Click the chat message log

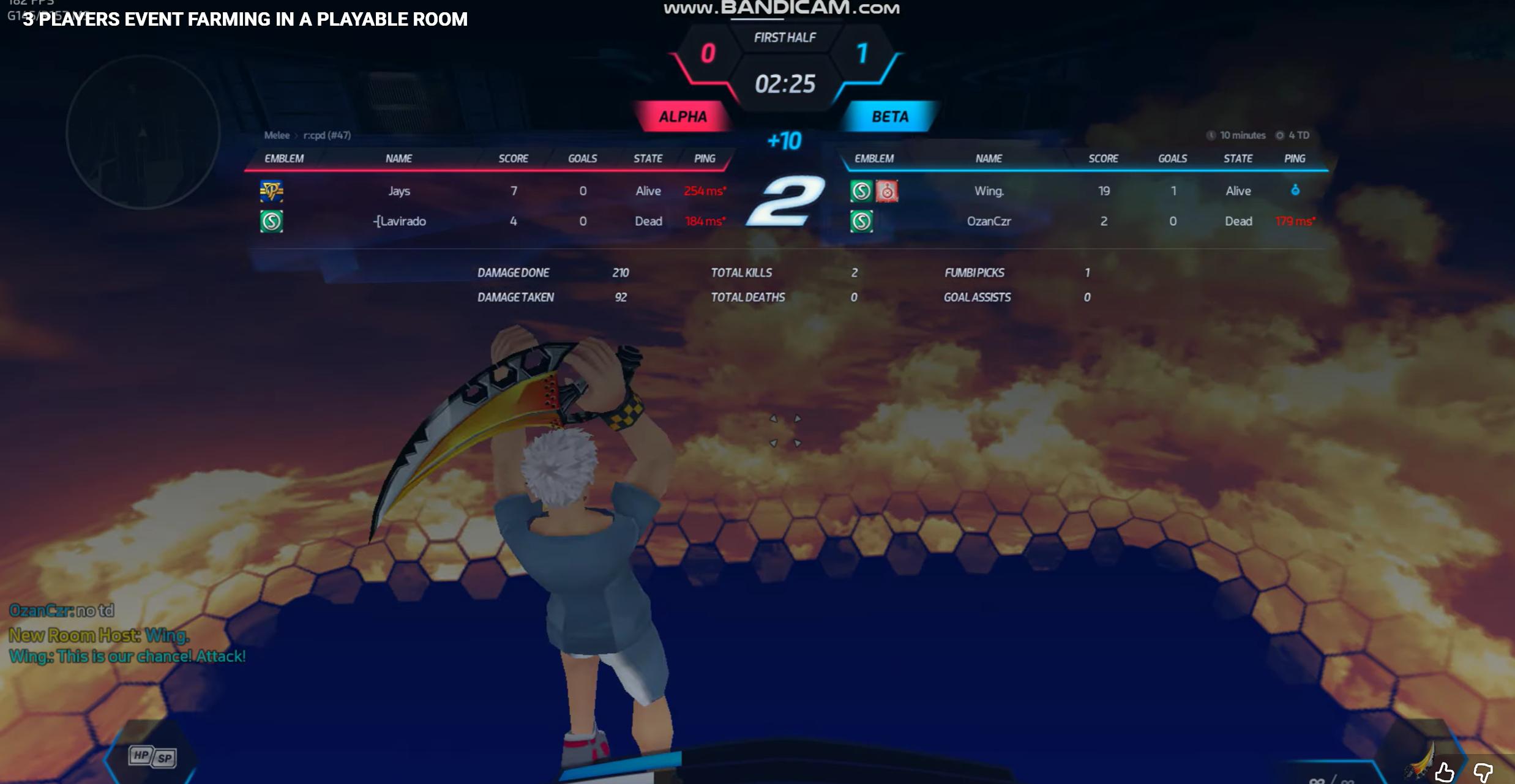(127, 633)
